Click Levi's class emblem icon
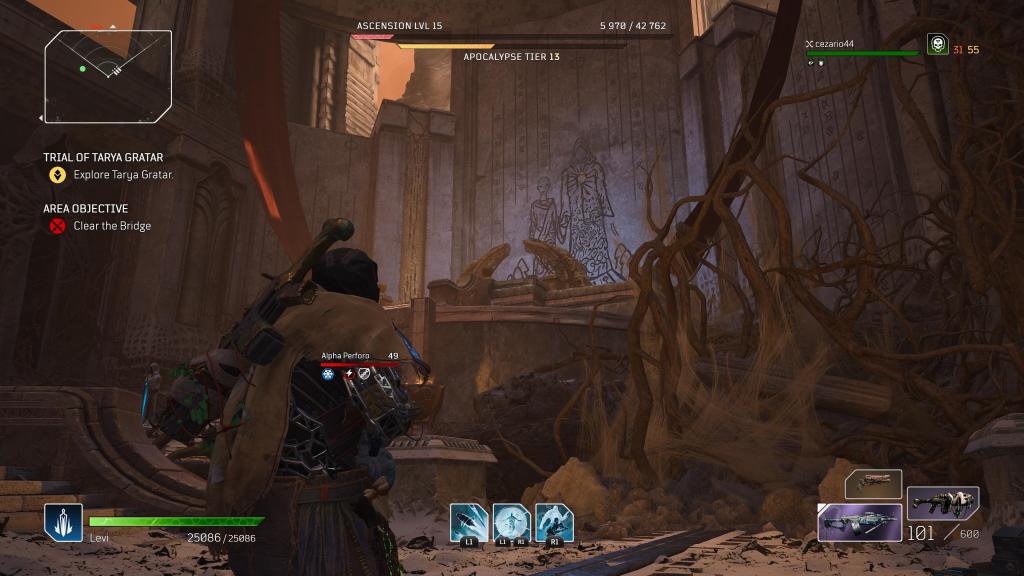The height and width of the screenshot is (576, 1024). (x=62, y=522)
